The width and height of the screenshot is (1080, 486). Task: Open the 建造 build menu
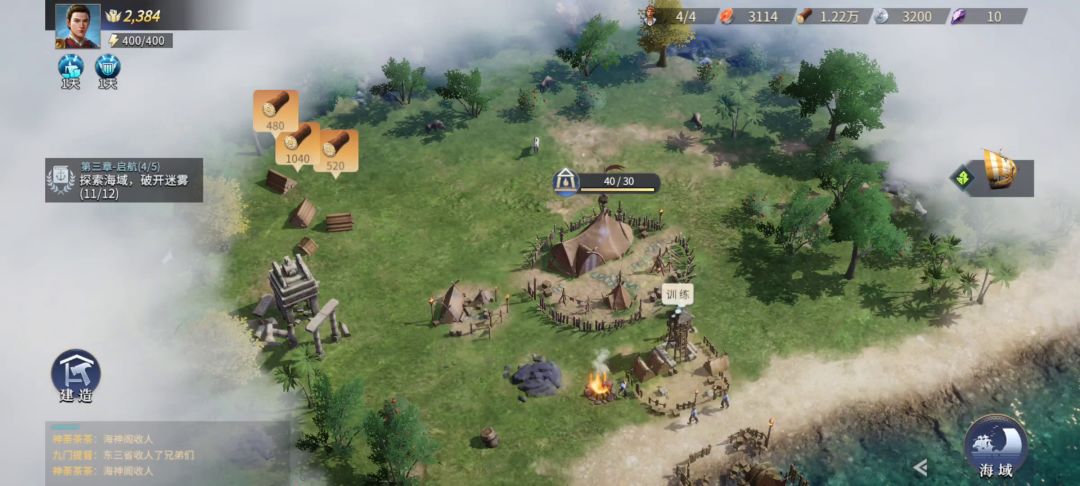(76, 375)
